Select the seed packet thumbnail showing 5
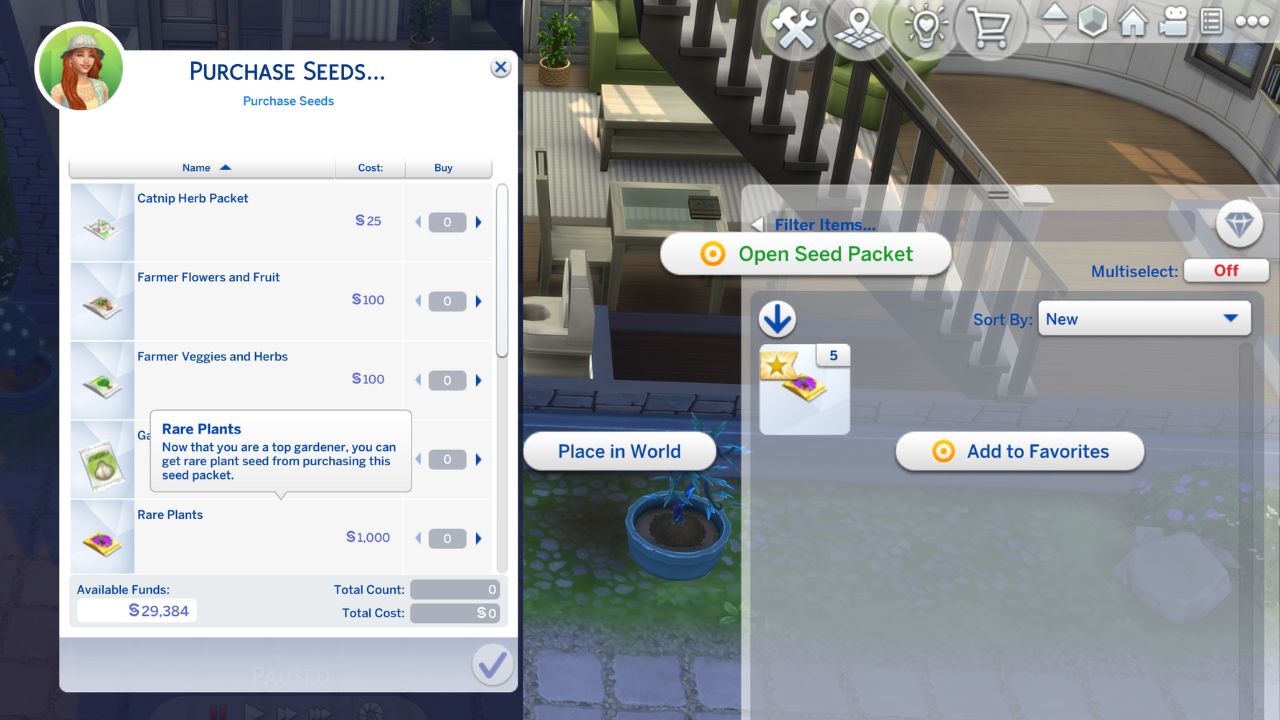Screen dimensions: 1280x720 804,387
